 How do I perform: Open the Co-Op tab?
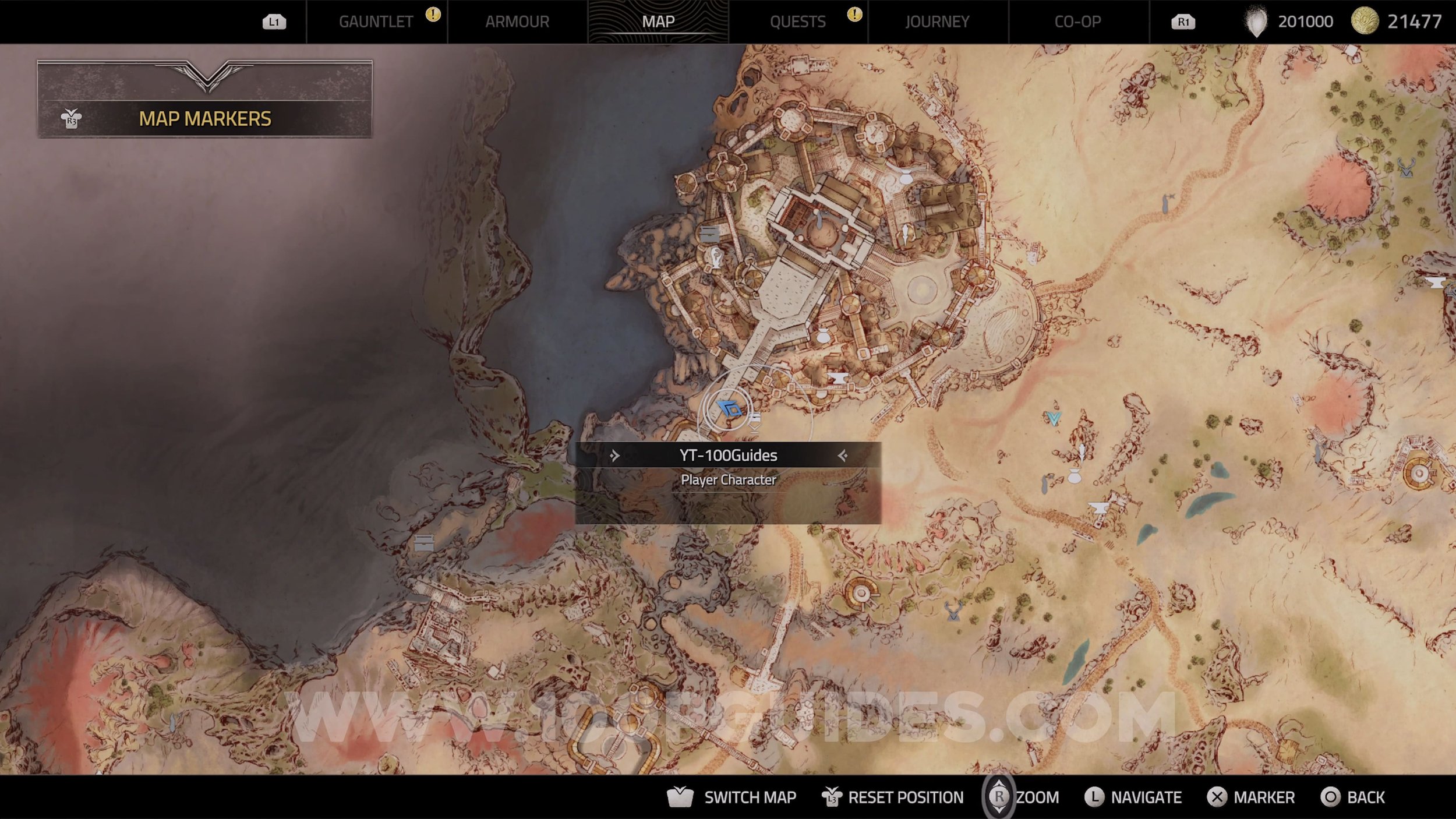1077,22
